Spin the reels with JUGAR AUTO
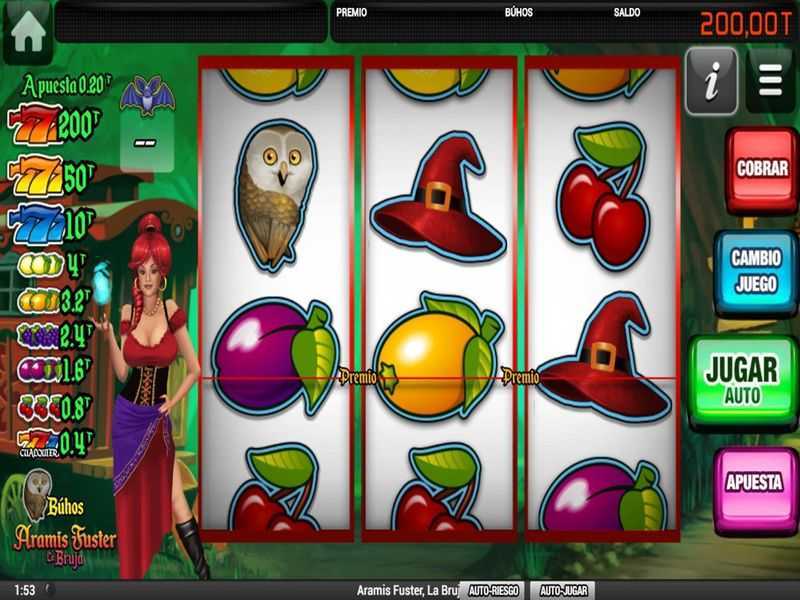This screenshot has height=600, width=800. [x=741, y=379]
